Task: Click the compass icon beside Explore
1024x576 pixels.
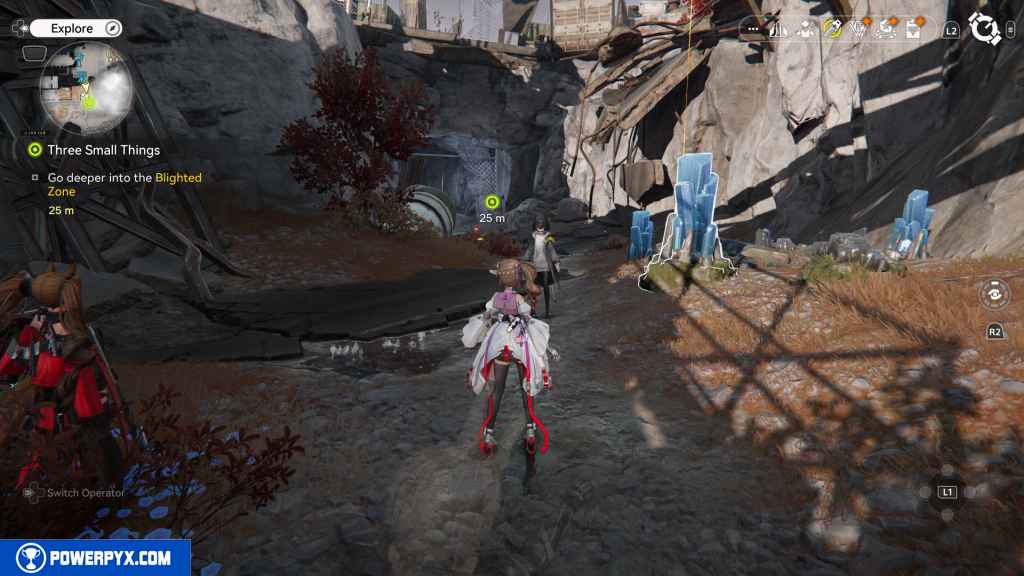Action: [112, 29]
